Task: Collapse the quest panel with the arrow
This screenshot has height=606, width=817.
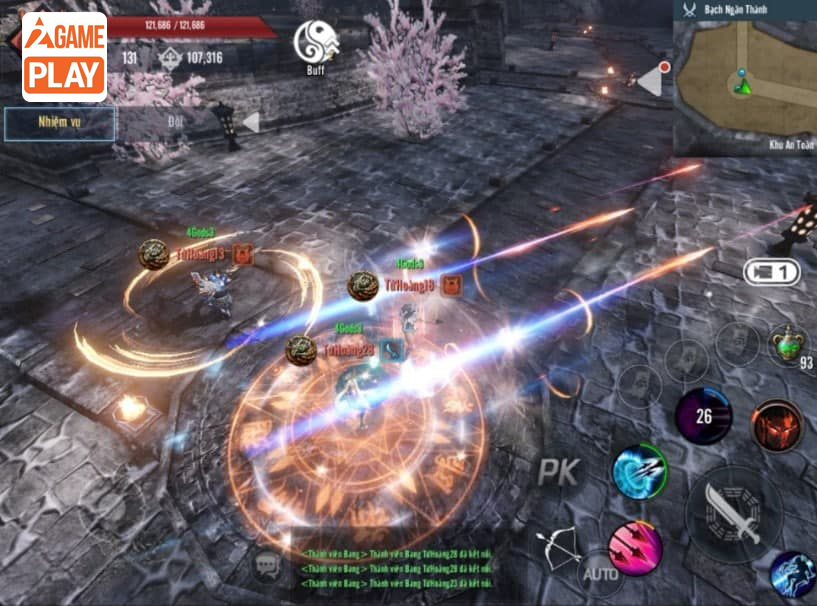Action: [x=250, y=122]
